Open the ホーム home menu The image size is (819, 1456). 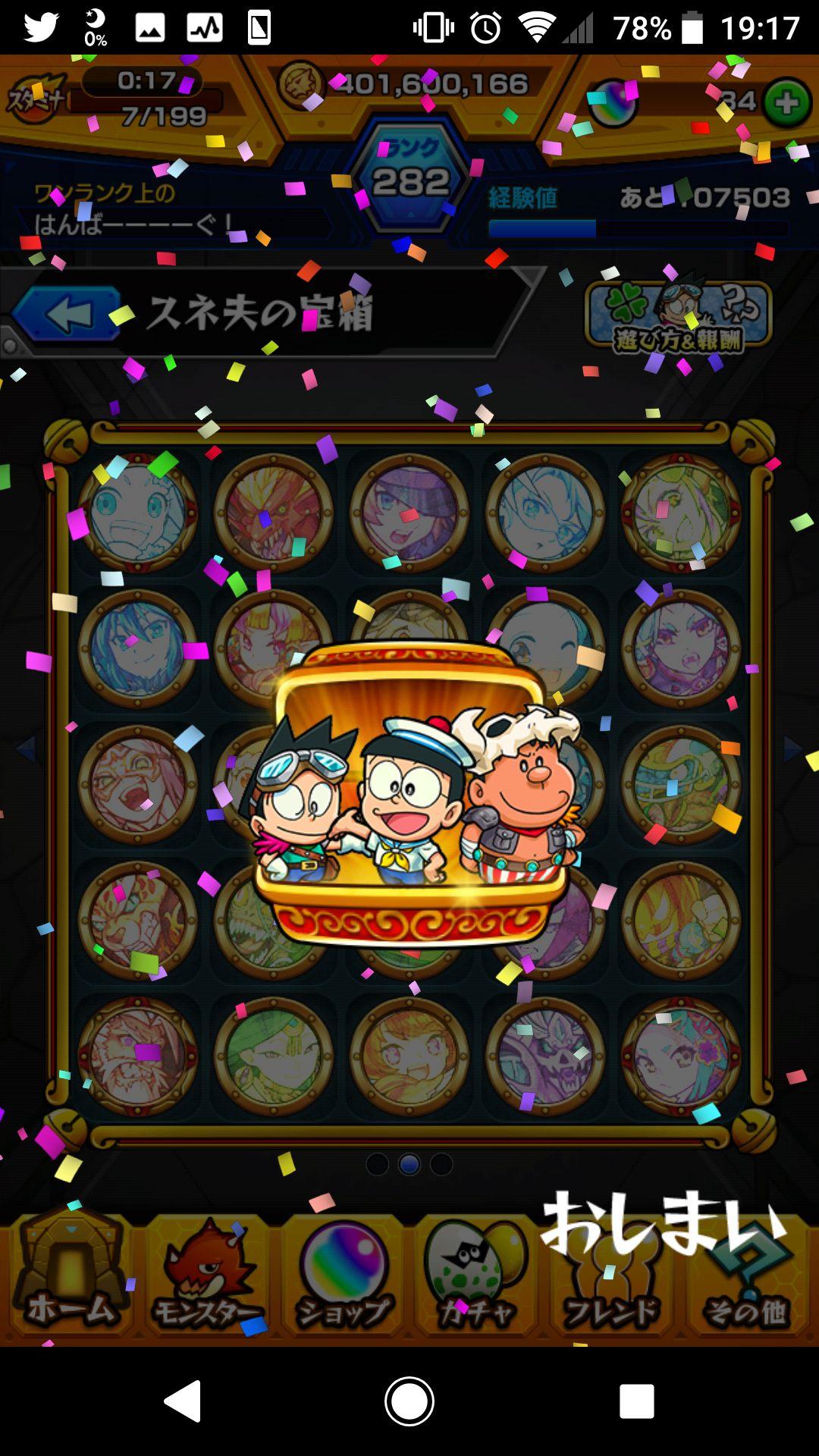(70, 1276)
